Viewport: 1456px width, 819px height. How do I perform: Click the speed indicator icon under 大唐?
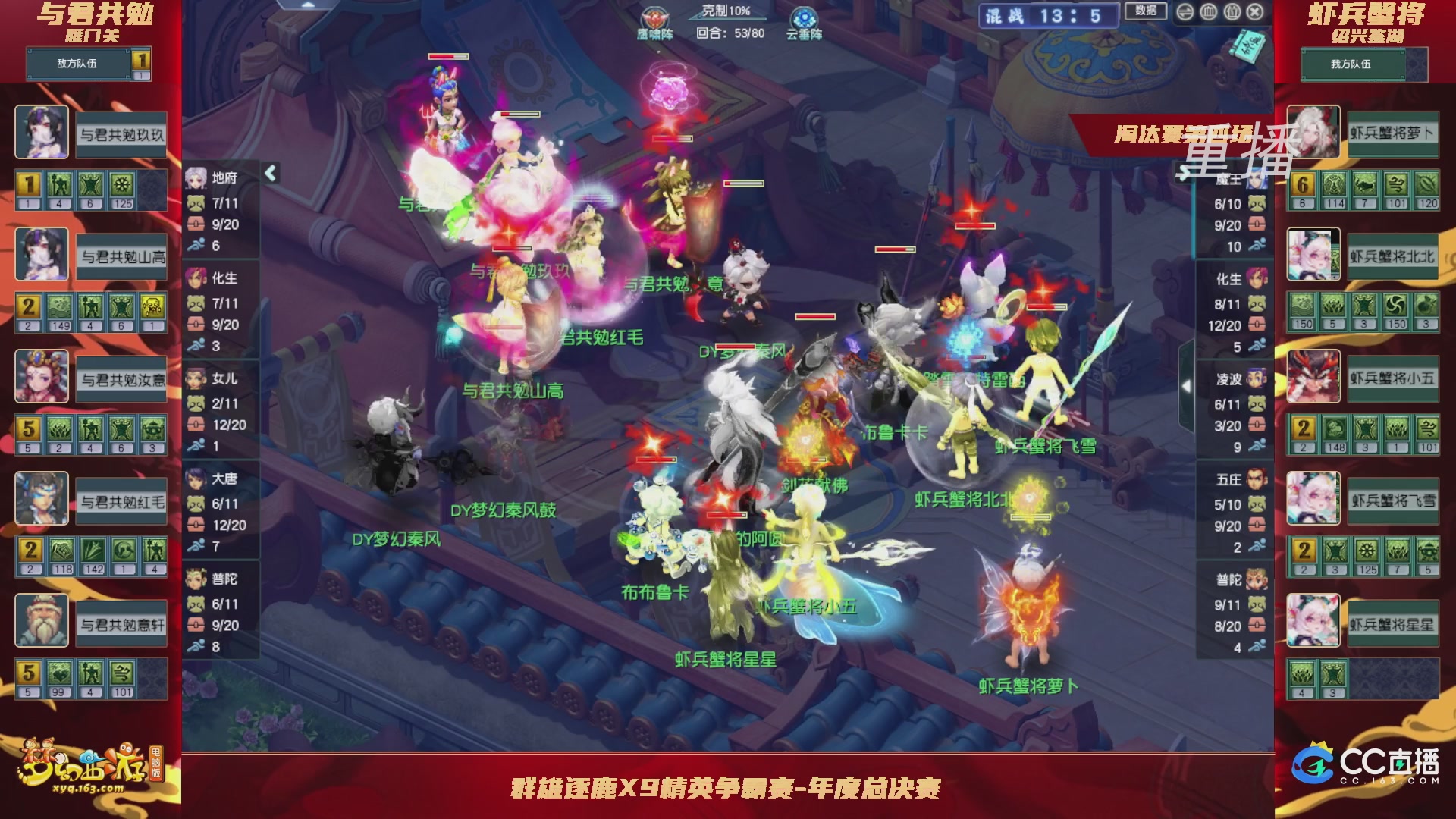[196, 546]
